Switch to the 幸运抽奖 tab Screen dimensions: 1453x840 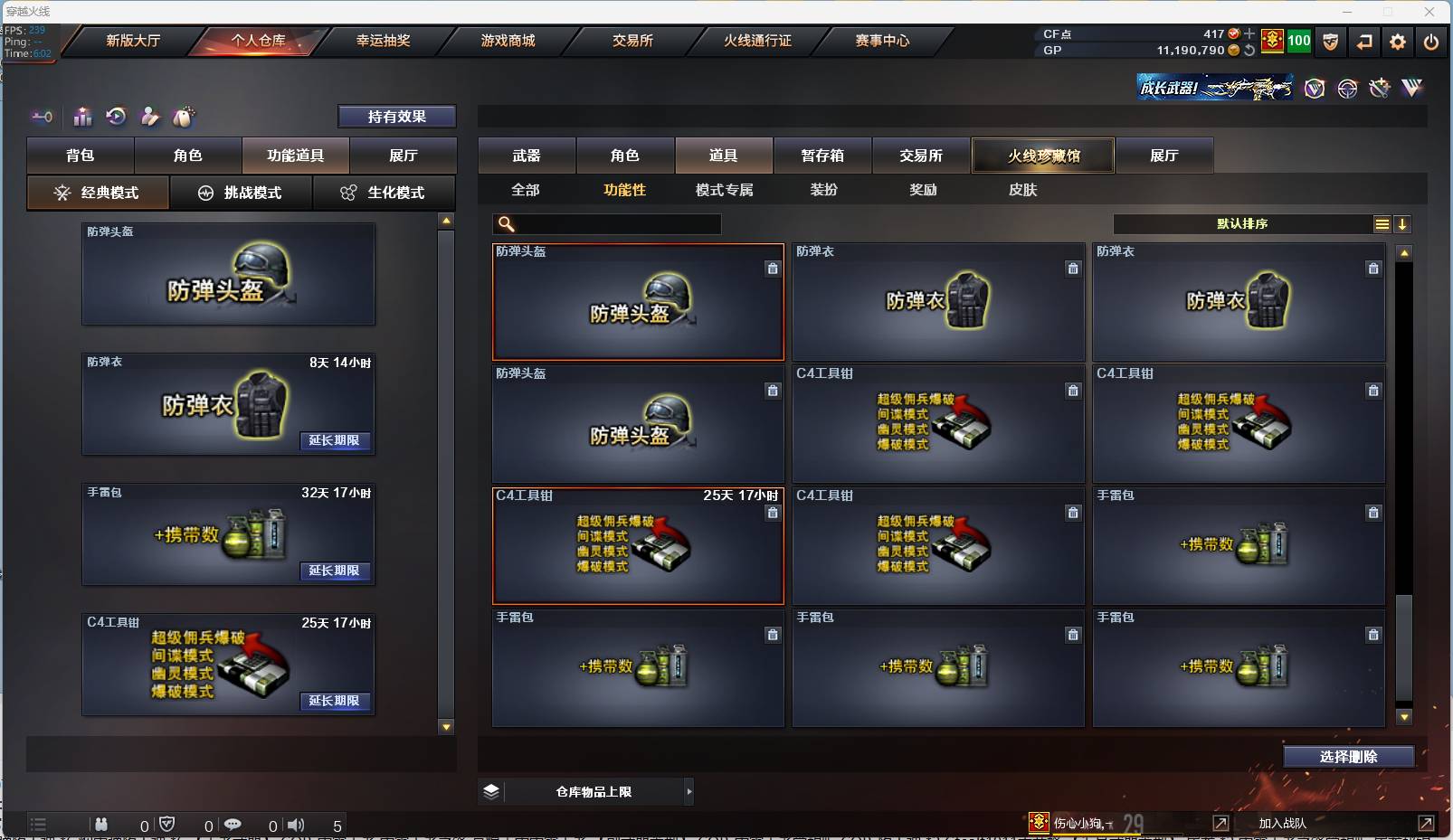point(384,41)
